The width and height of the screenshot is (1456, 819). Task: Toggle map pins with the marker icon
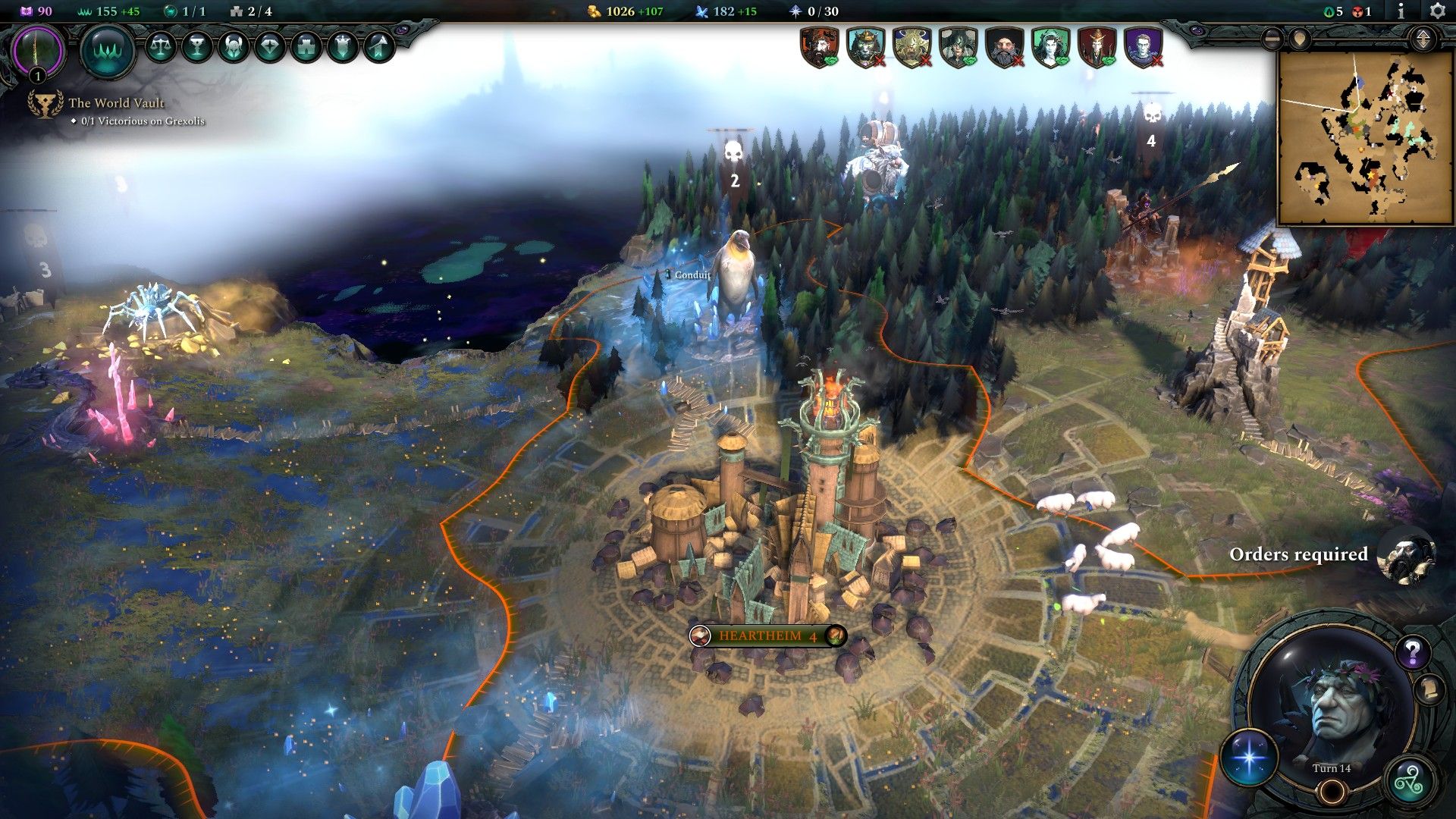coord(1300,40)
